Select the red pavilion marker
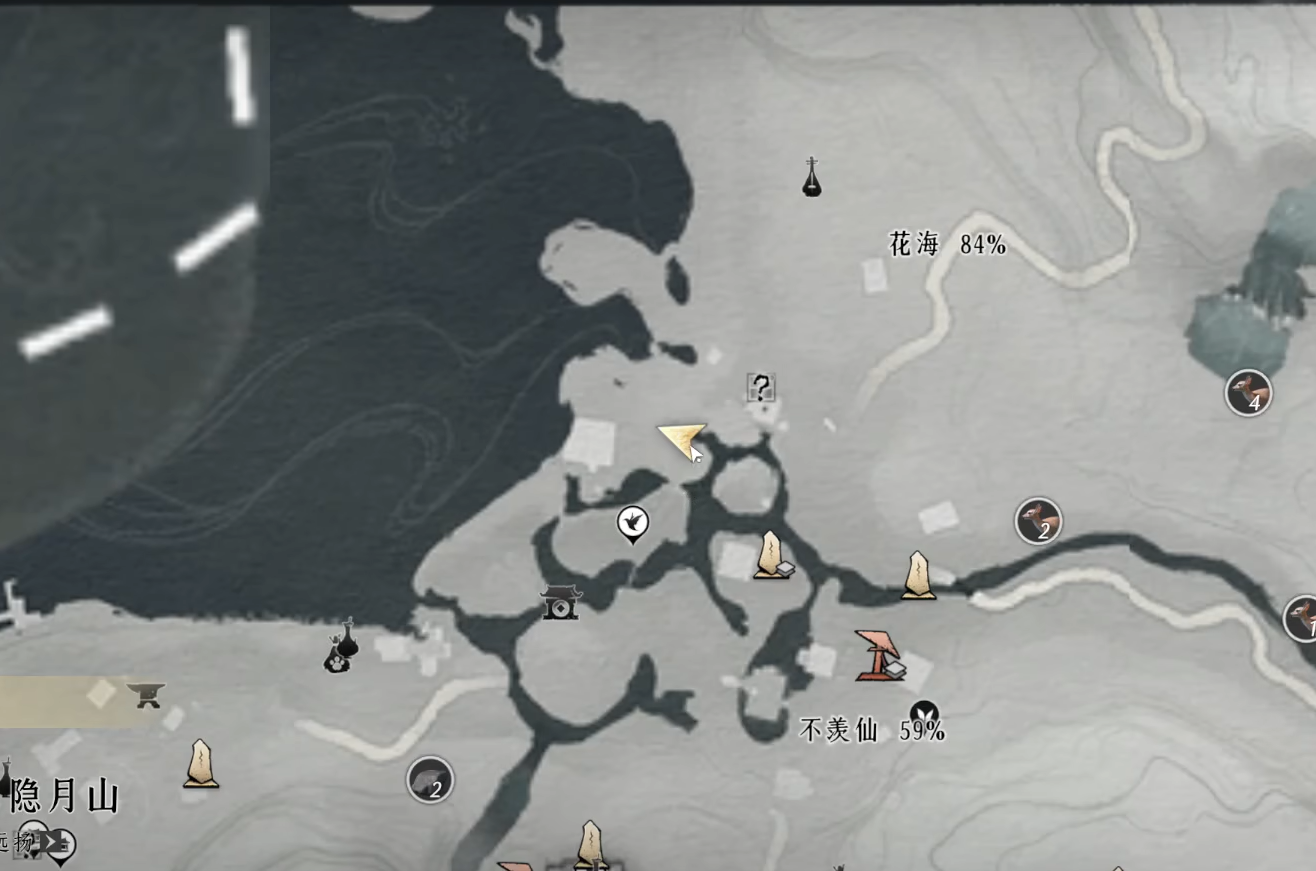The image size is (1316, 871). 879,655
